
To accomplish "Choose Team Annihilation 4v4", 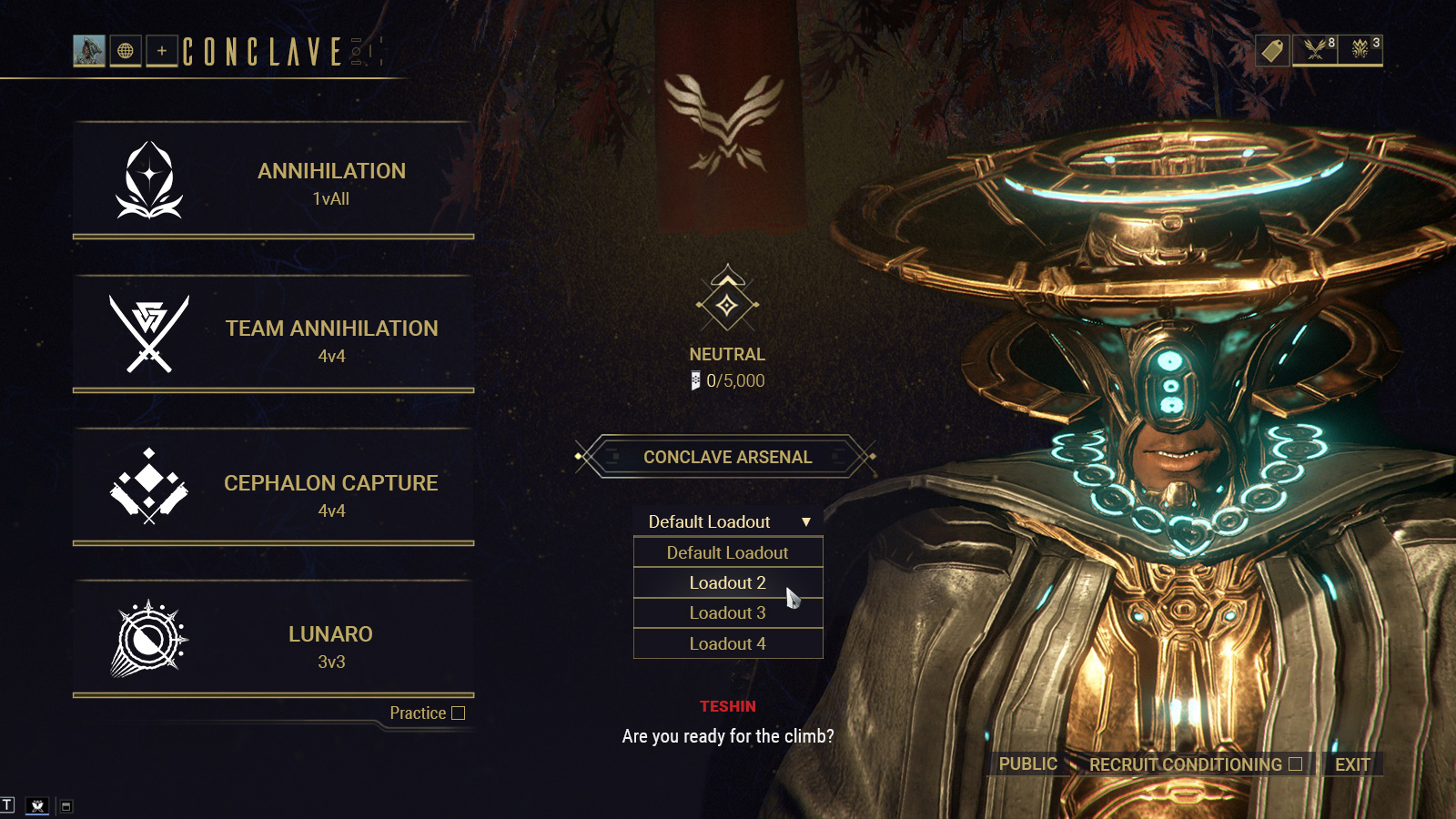I will click(x=273, y=336).
